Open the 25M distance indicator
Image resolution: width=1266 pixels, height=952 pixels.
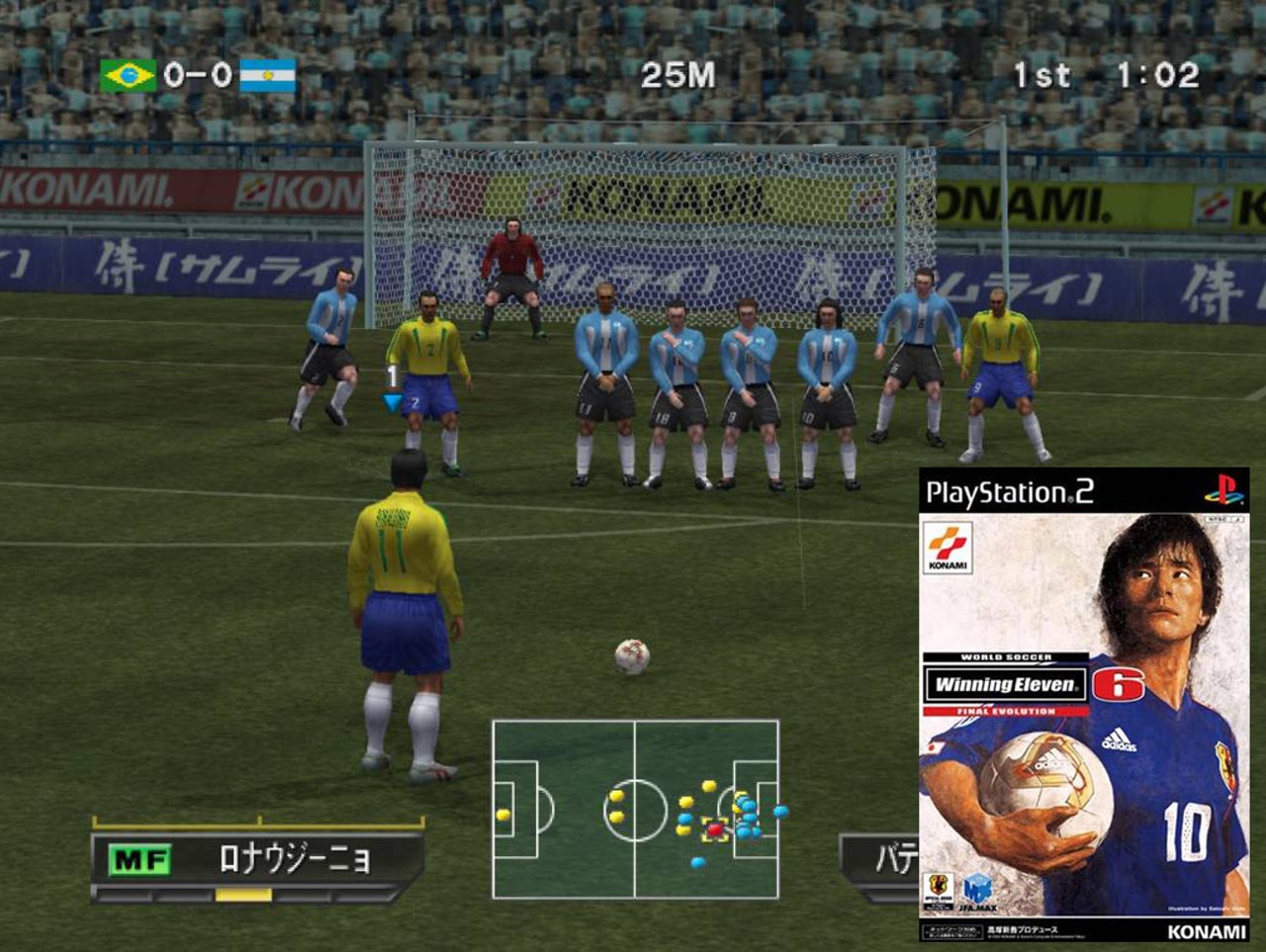[676, 75]
